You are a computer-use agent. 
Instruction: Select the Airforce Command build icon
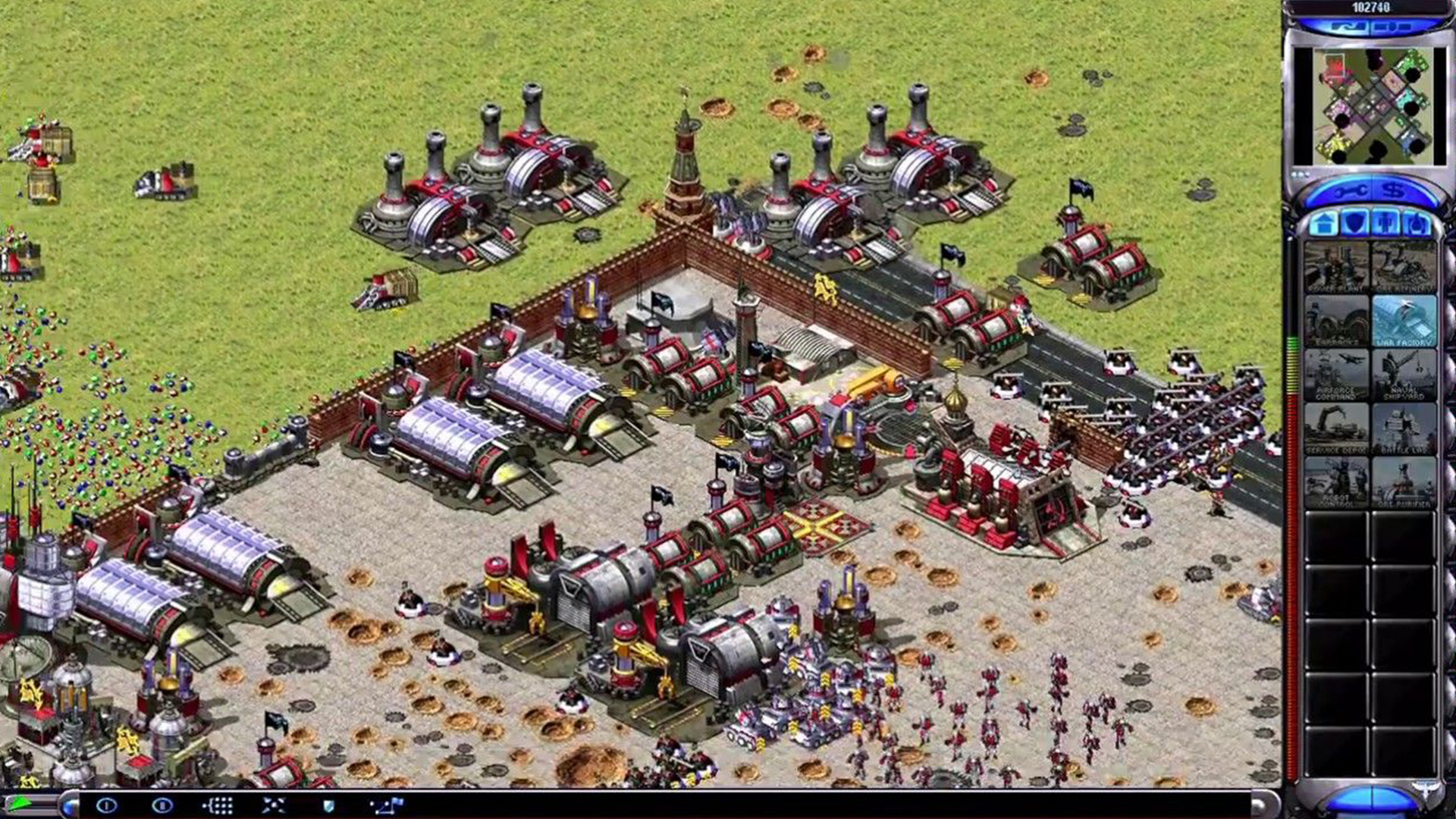click(x=1338, y=372)
